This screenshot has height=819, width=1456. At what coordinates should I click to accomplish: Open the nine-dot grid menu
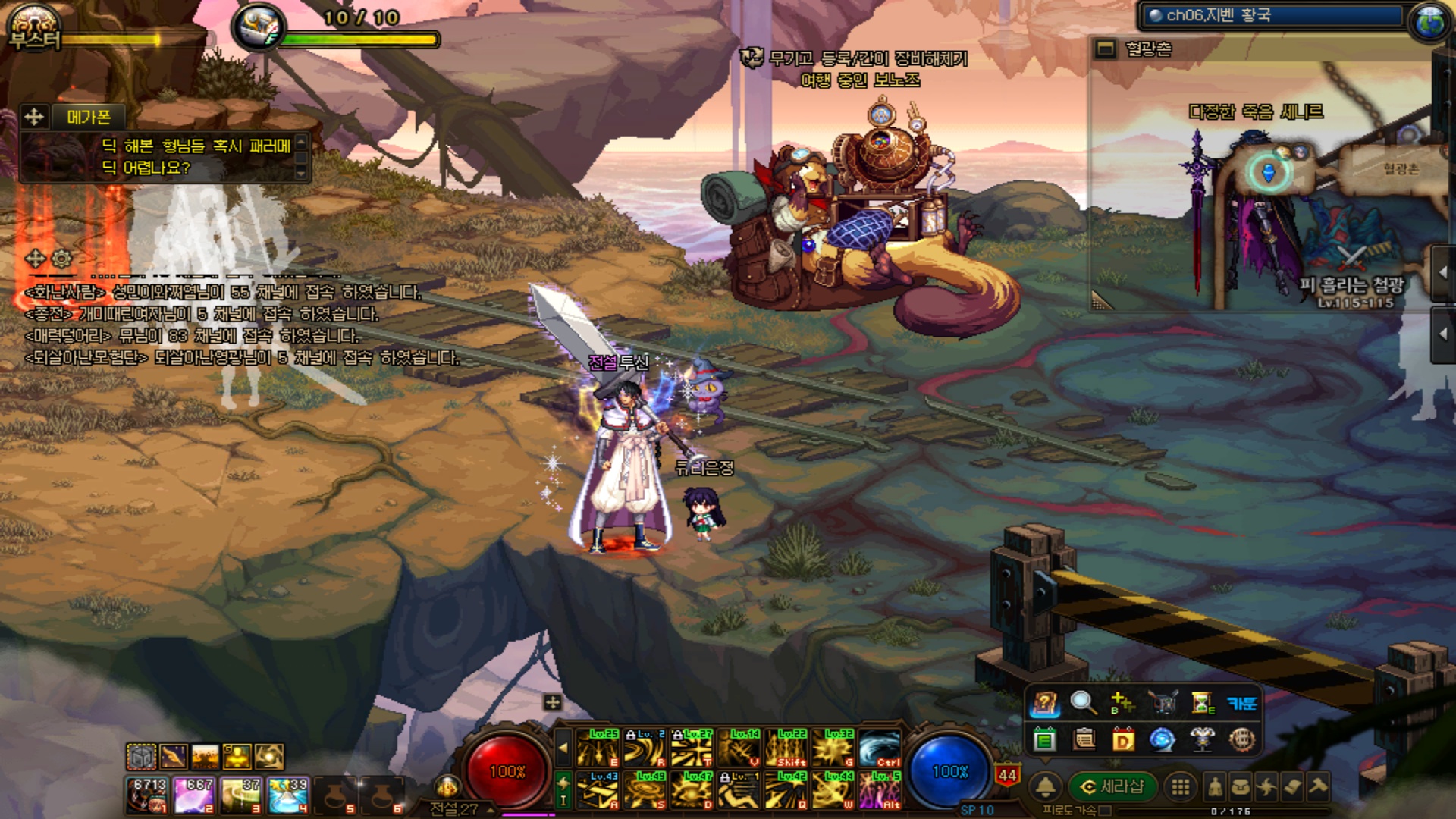(1180, 787)
